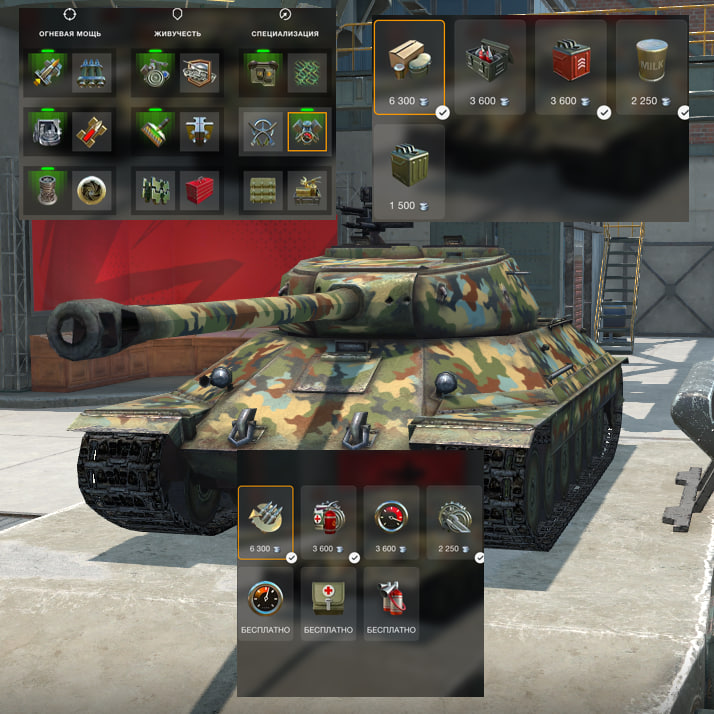
Task: Choose the green crate with red bottles
Action: 490,66
